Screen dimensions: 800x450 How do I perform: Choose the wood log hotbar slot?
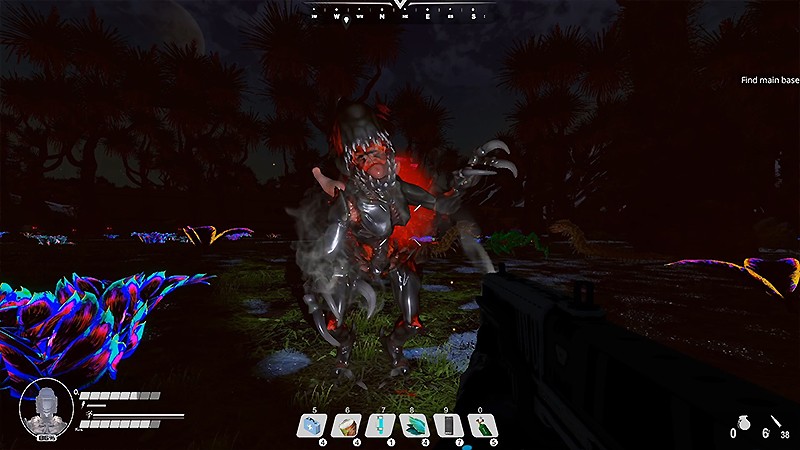click(348, 426)
